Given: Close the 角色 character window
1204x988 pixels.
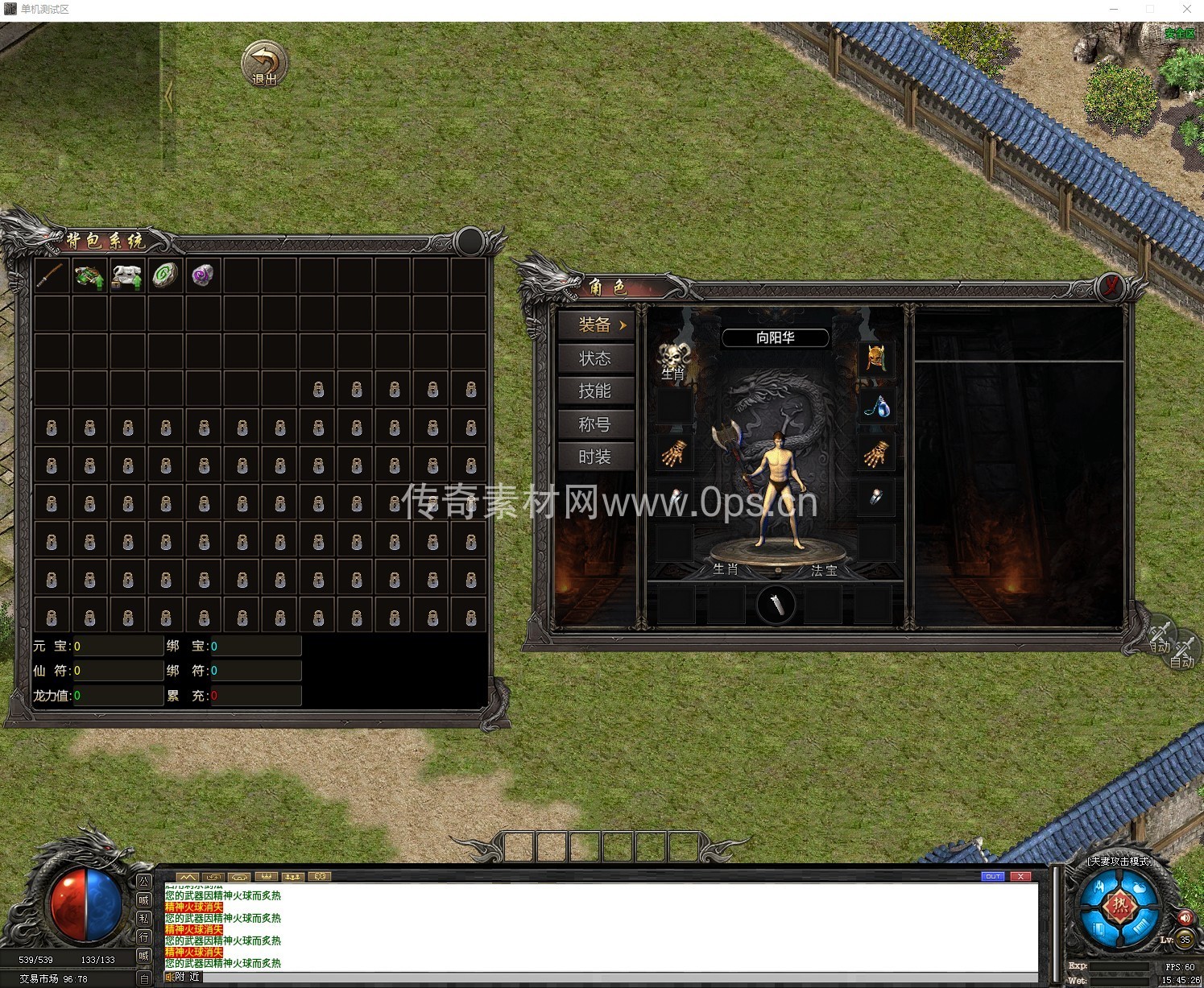Looking at the screenshot, I should (x=1111, y=286).
